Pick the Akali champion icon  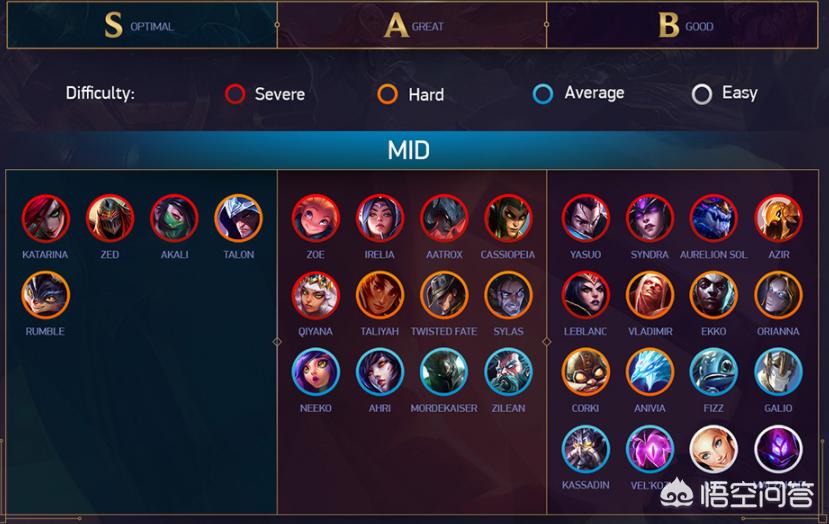point(174,218)
